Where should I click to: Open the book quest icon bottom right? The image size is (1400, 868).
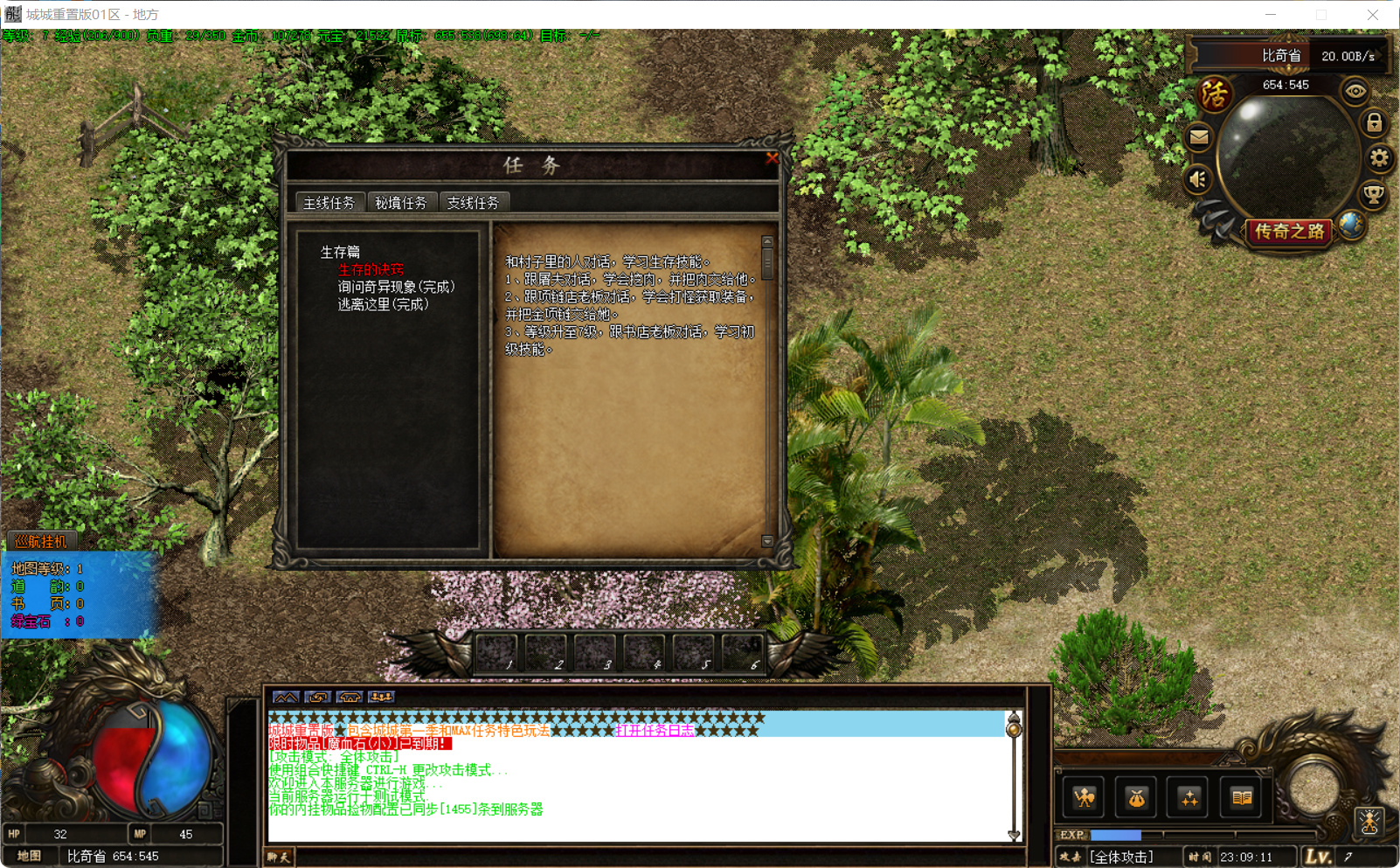coord(1240,797)
